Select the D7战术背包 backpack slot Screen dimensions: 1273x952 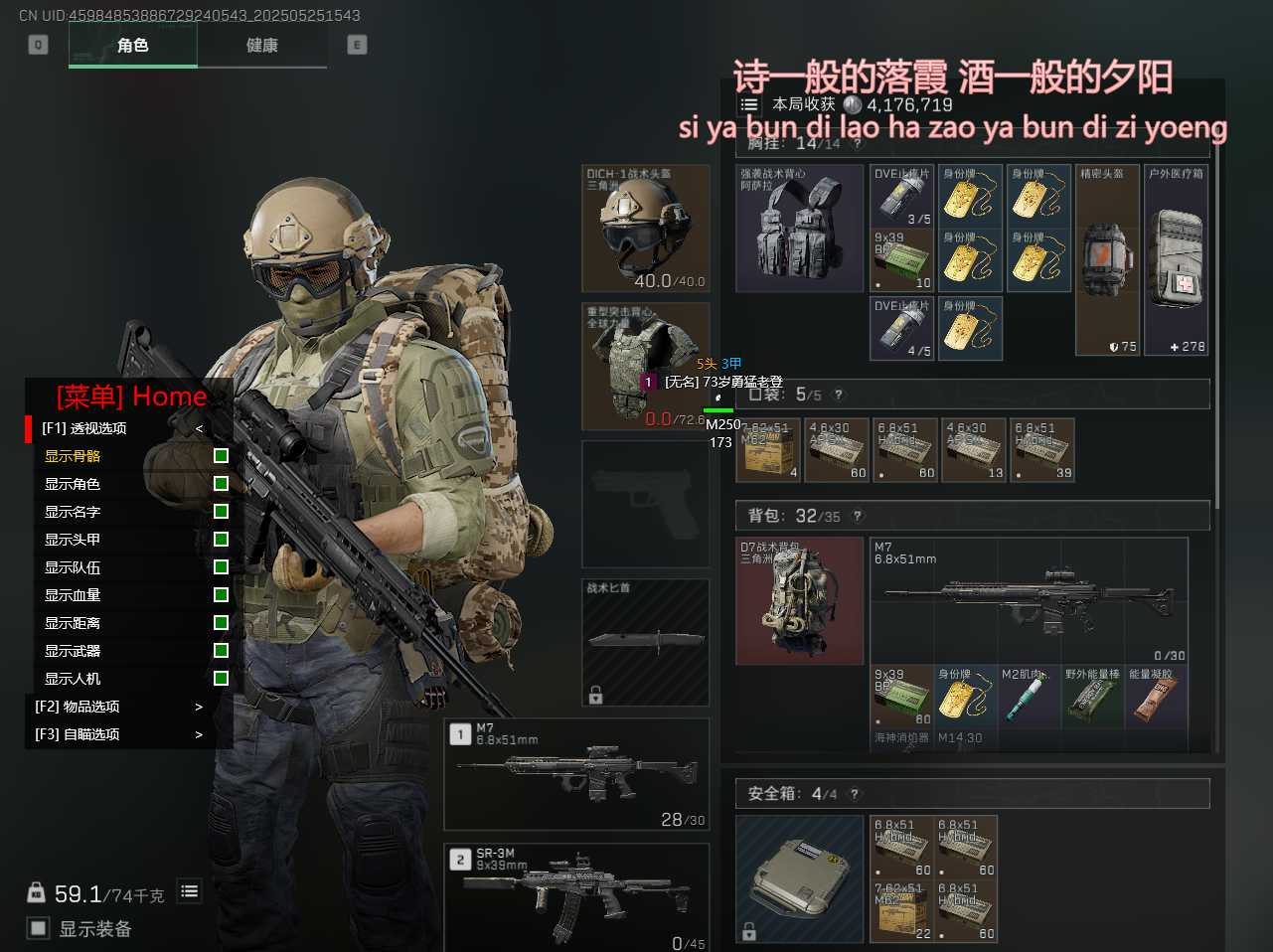pyautogui.click(x=799, y=601)
